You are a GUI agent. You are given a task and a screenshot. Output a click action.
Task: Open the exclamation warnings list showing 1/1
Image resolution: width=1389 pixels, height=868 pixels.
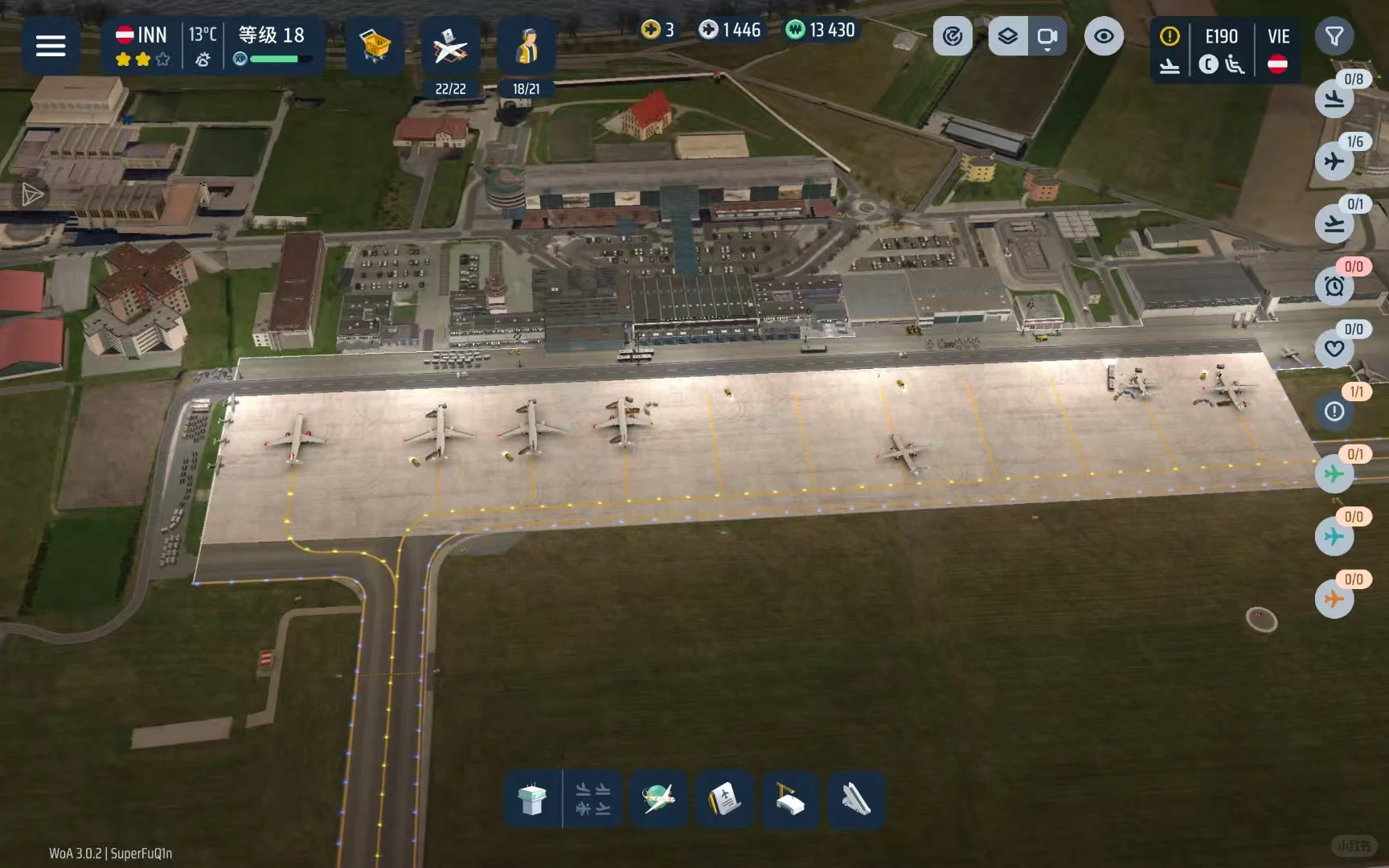tap(1334, 411)
